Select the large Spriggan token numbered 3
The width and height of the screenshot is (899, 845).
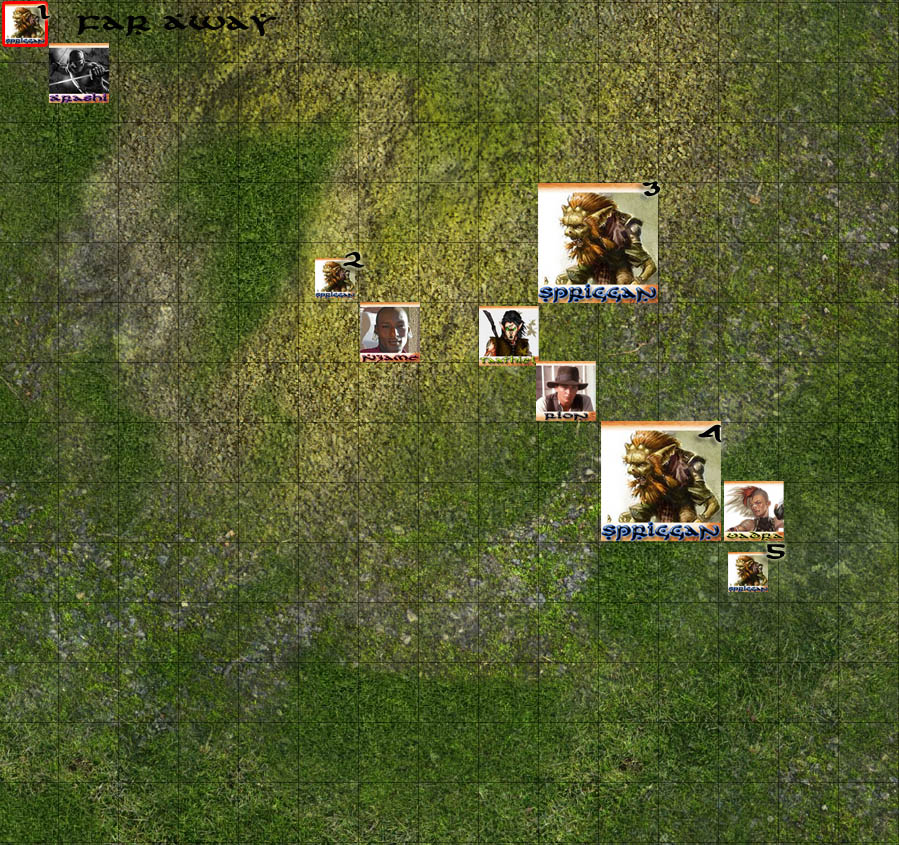tap(597, 243)
